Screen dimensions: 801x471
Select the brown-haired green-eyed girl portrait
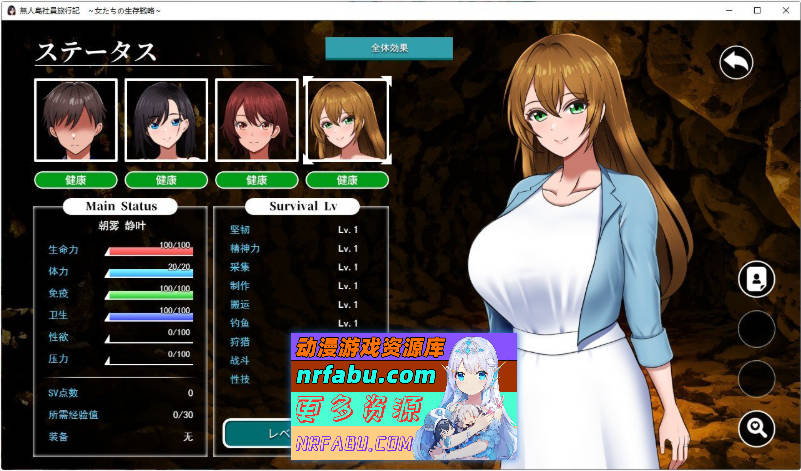click(347, 120)
